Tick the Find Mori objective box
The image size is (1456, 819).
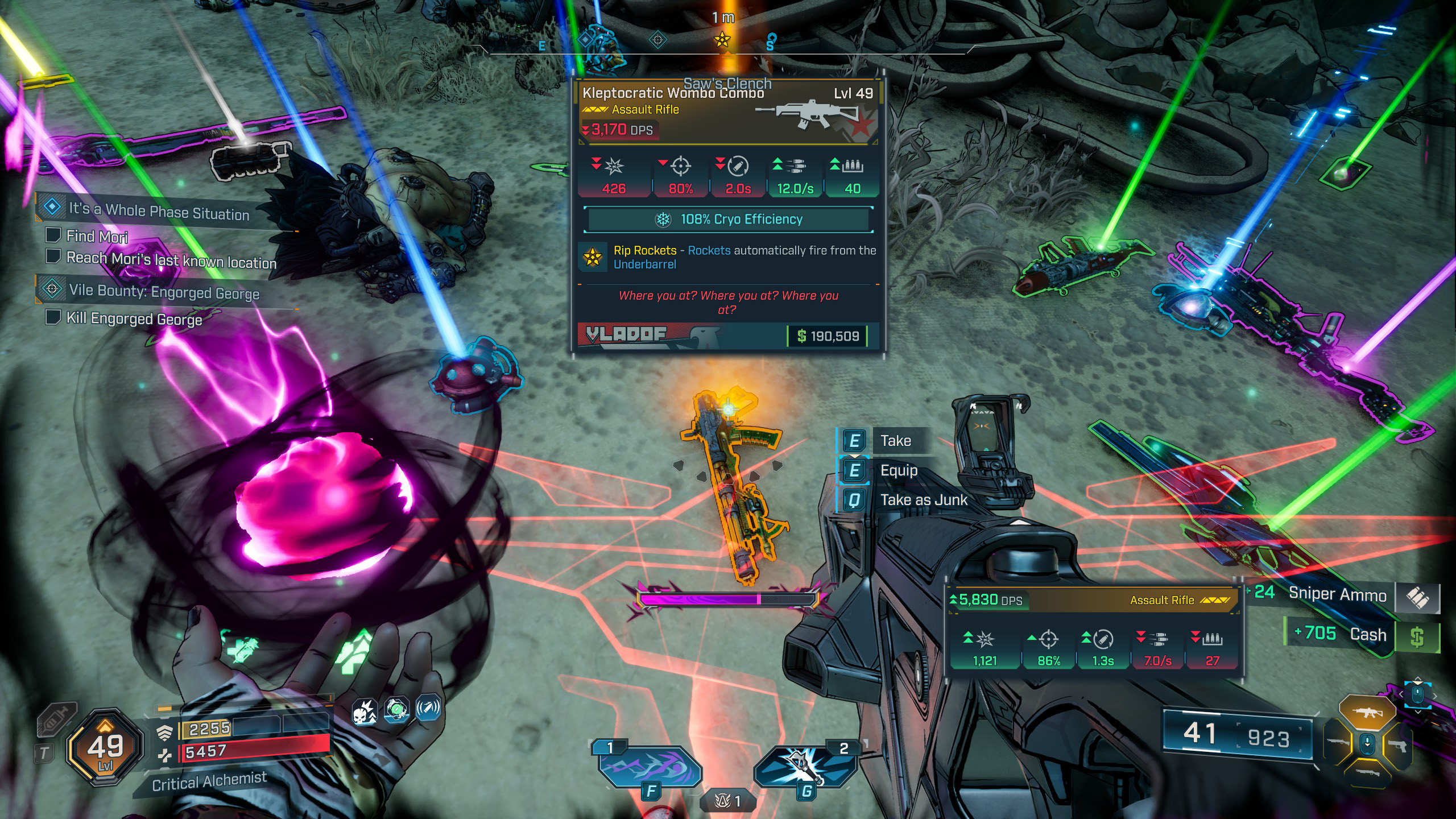click(x=53, y=235)
